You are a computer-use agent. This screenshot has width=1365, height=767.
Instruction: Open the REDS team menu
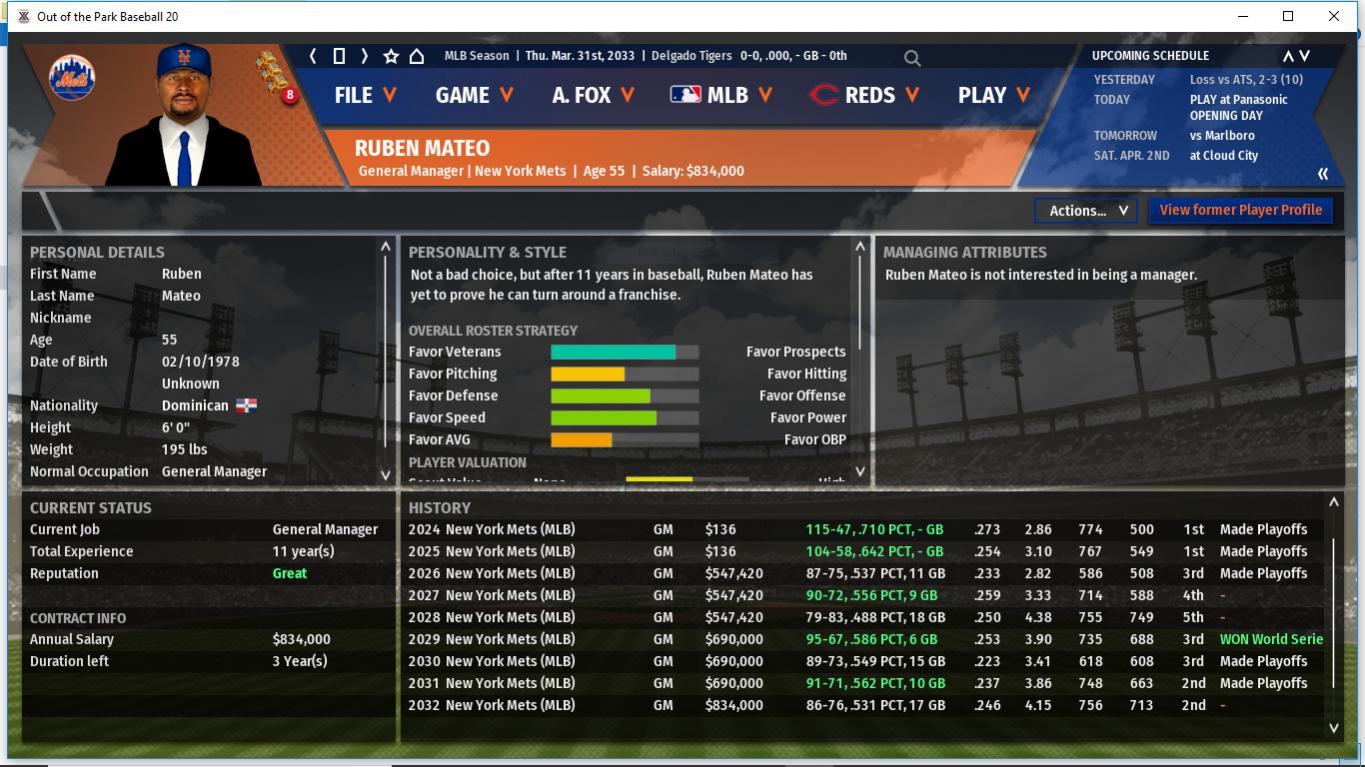pos(865,95)
